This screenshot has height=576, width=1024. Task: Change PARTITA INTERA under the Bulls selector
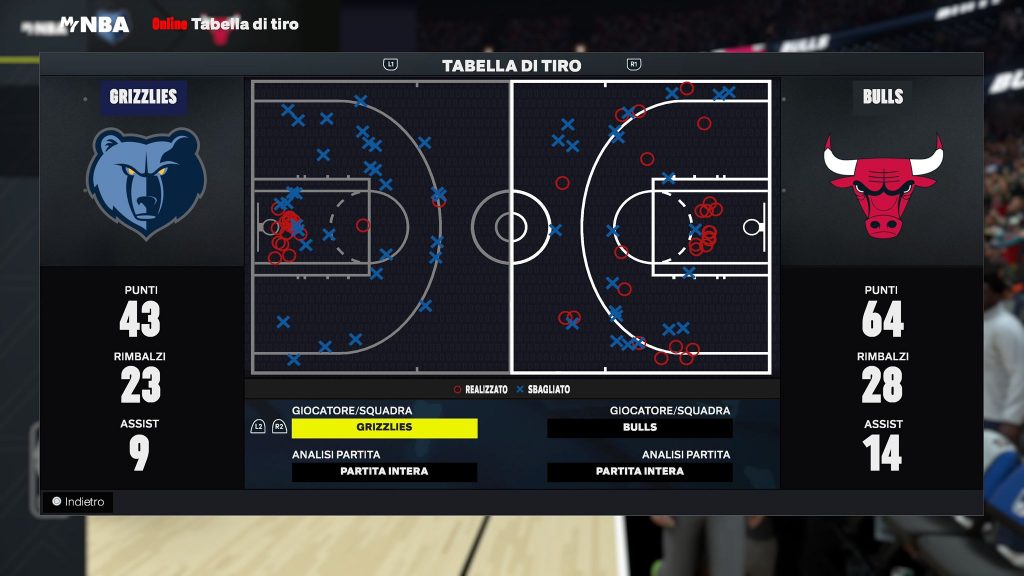pos(640,472)
